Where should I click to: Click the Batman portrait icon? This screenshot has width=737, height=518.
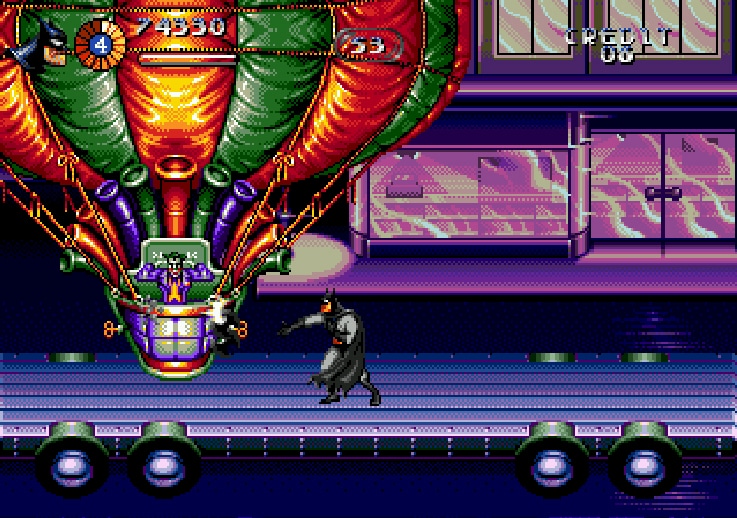click(42, 43)
